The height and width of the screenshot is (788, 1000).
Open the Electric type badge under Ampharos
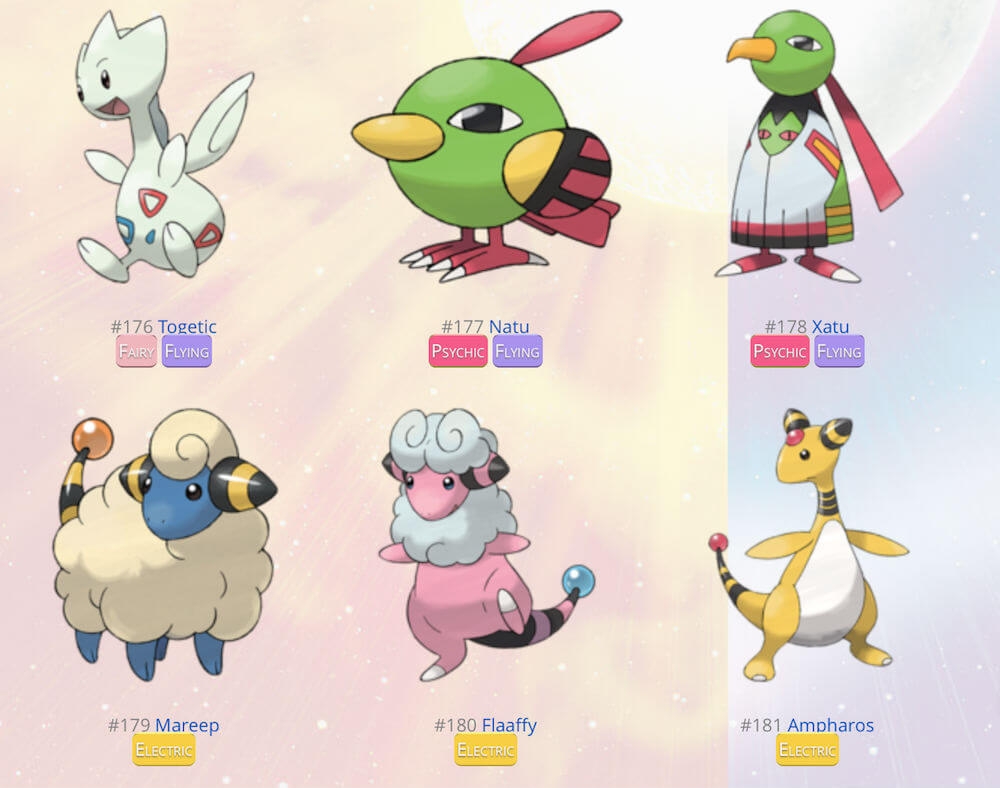pyautogui.click(x=807, y=750)
